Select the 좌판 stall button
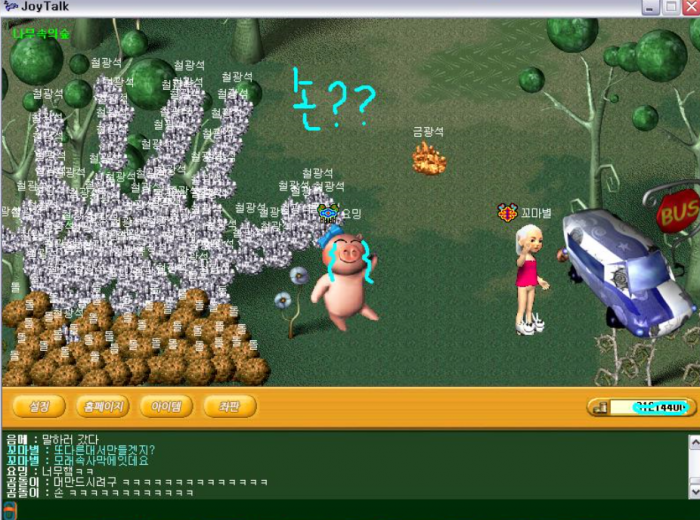This screenshot has width=700, height=520. pyautogui.click(x=229, y=407)
